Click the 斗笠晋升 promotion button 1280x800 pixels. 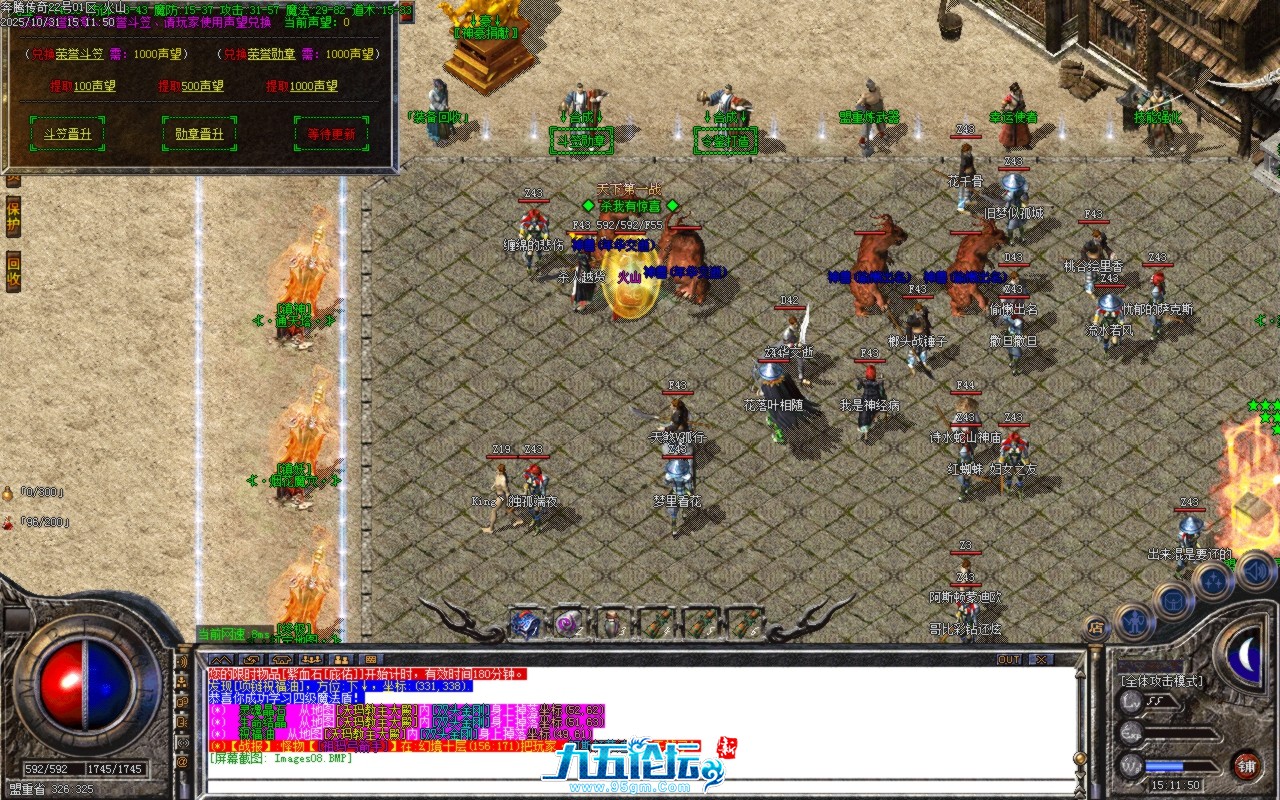[66, 133]
